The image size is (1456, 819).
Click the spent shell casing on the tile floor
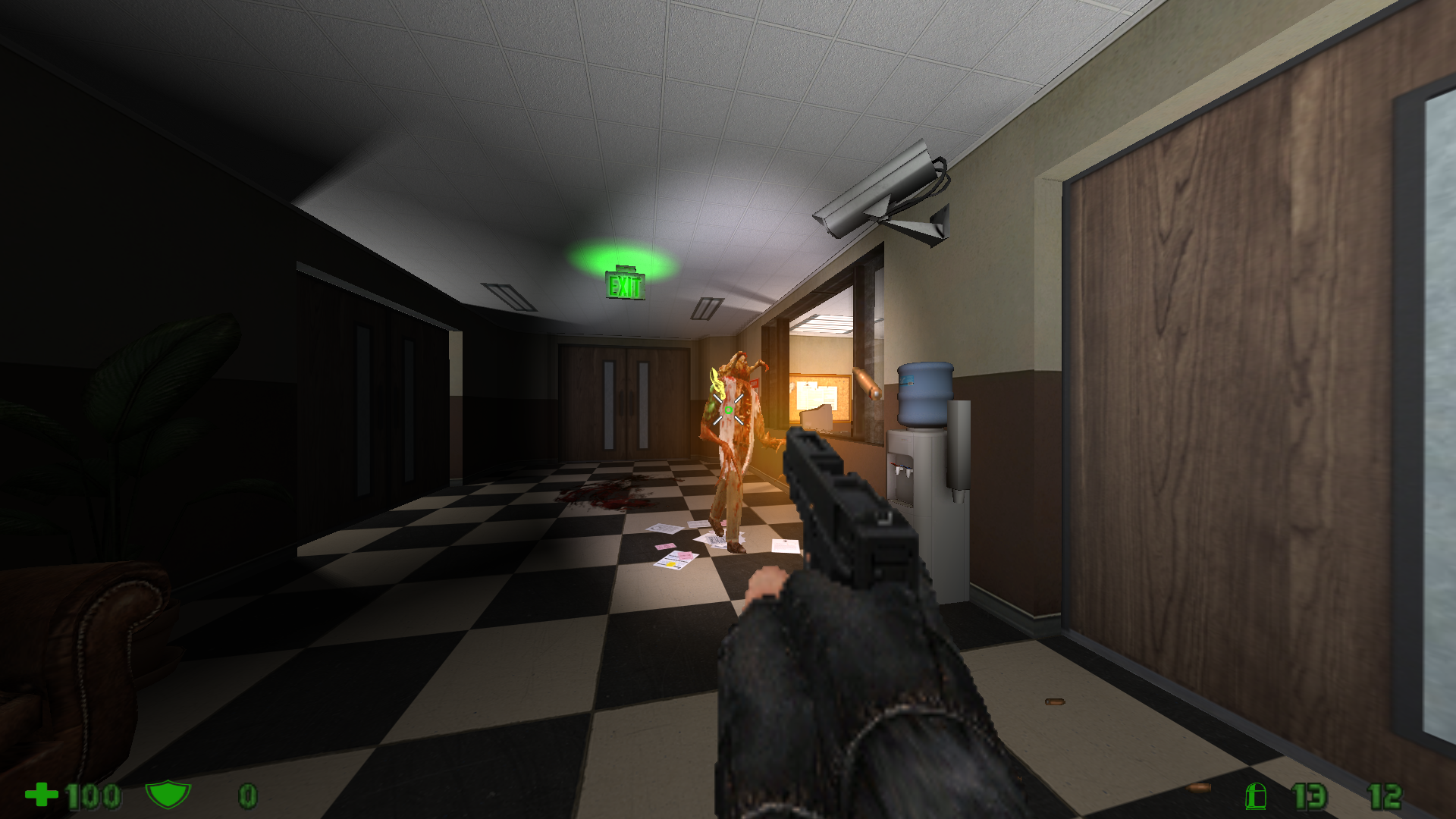[x=1054, y=701]
